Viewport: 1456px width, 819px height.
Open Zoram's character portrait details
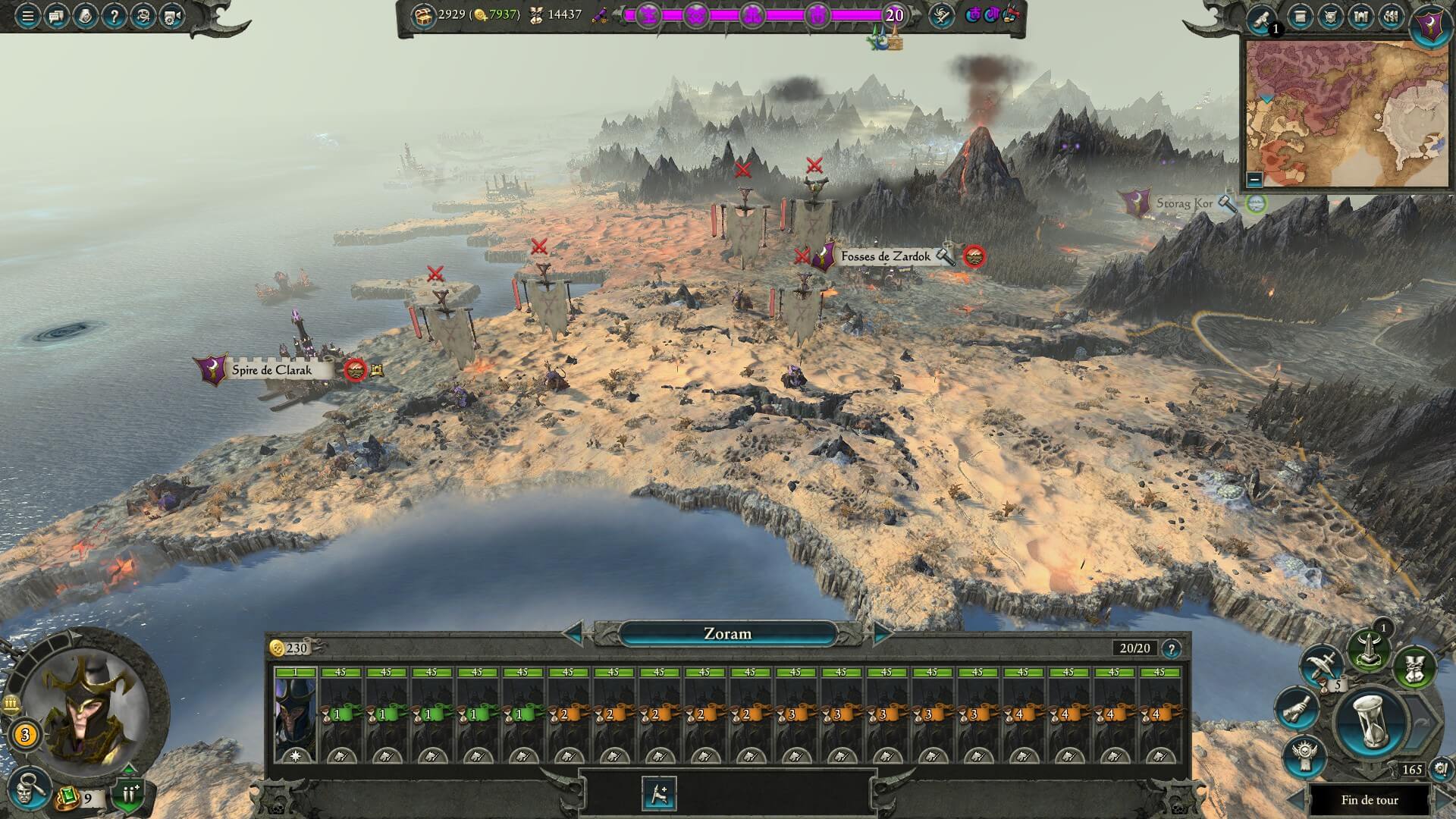[83, 713]
